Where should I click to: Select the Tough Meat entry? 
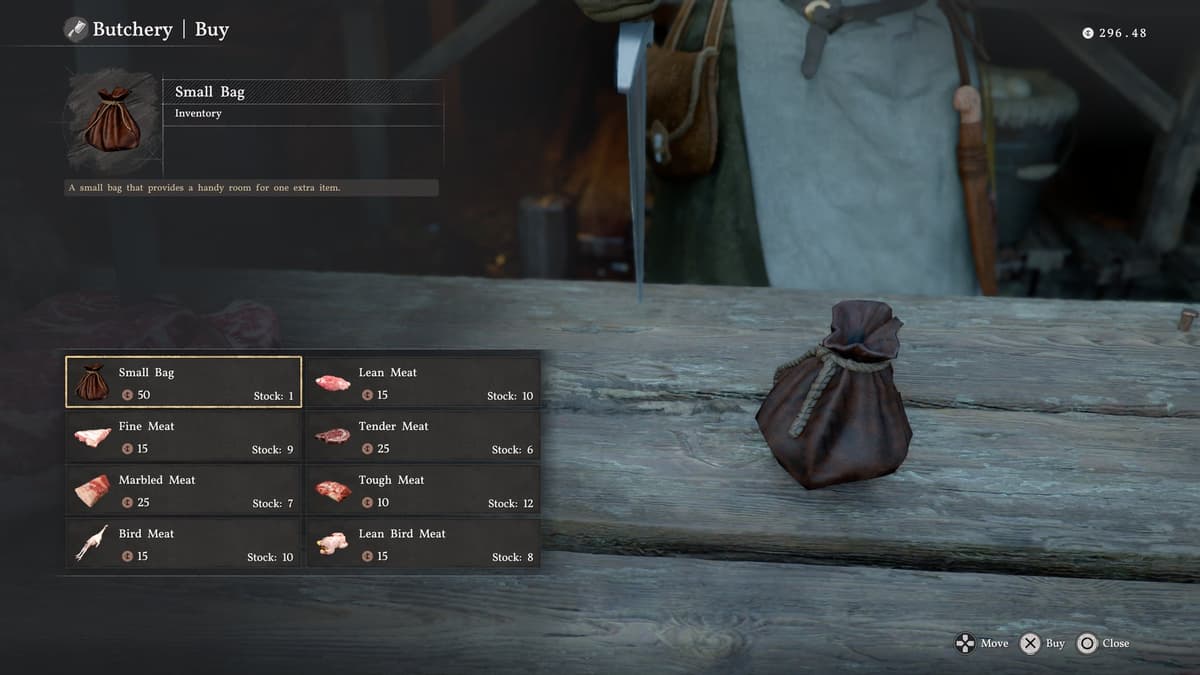[x=422, y=490]
